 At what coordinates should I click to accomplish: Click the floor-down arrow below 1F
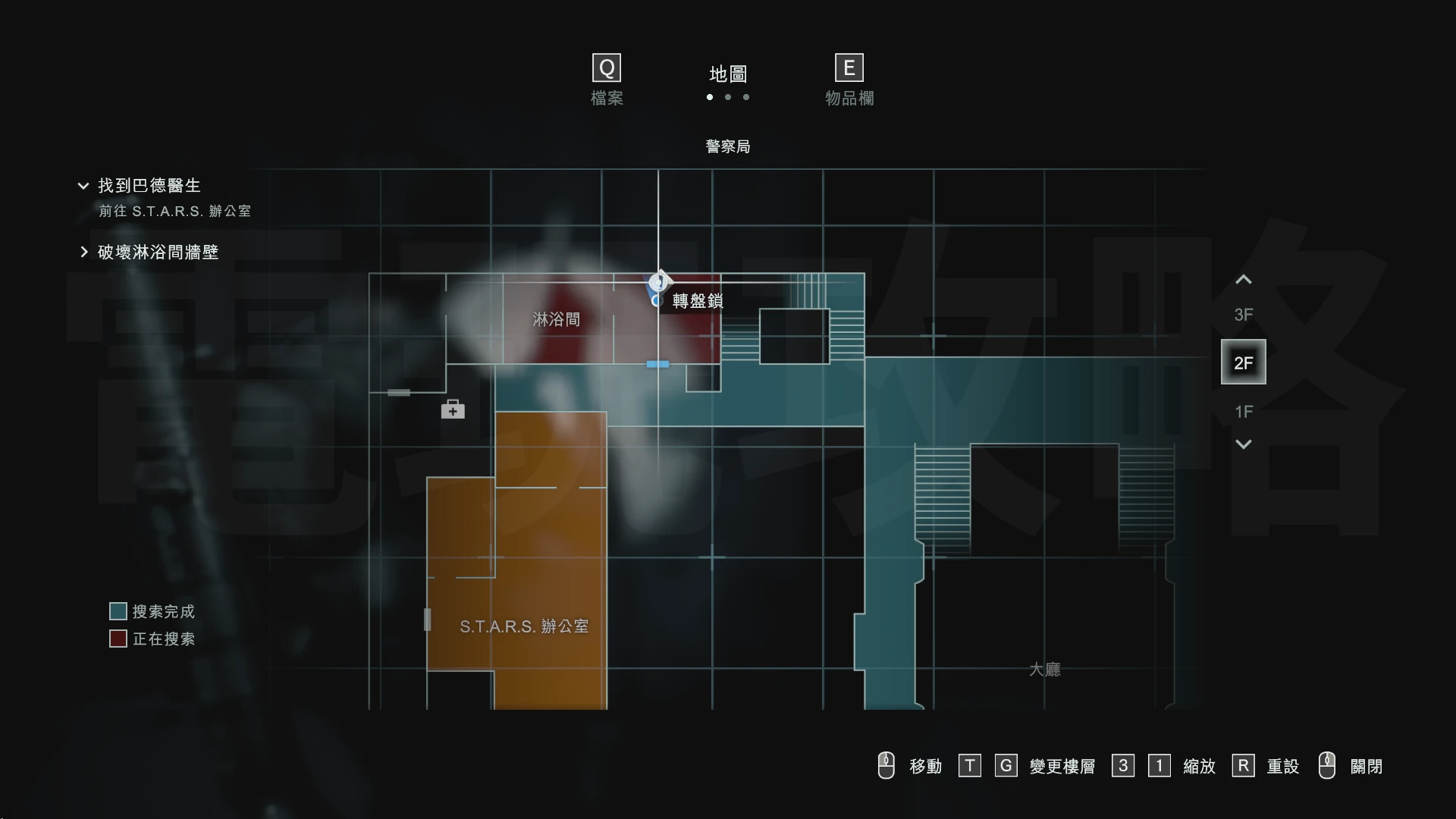coord(1243,444)
